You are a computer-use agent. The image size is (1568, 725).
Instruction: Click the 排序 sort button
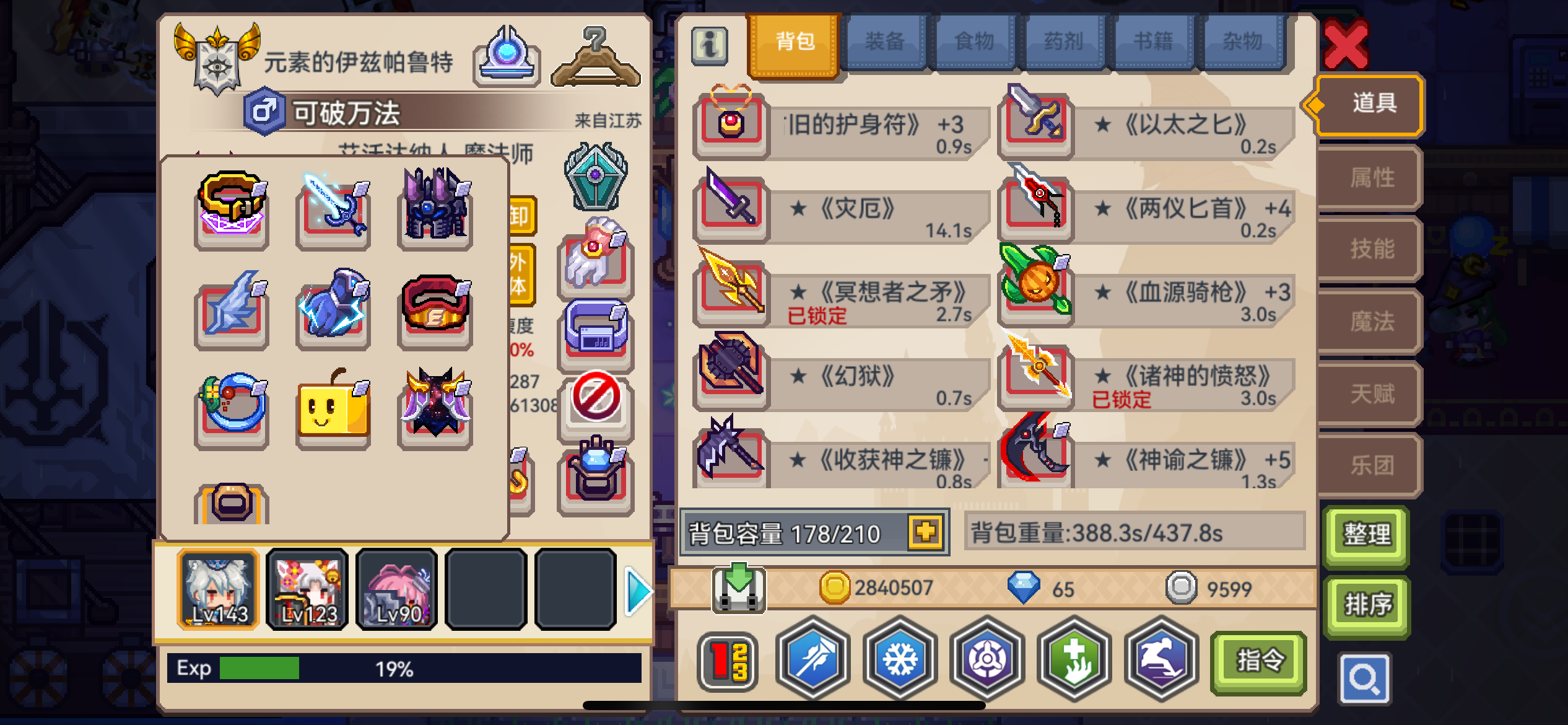(1365, 604)
